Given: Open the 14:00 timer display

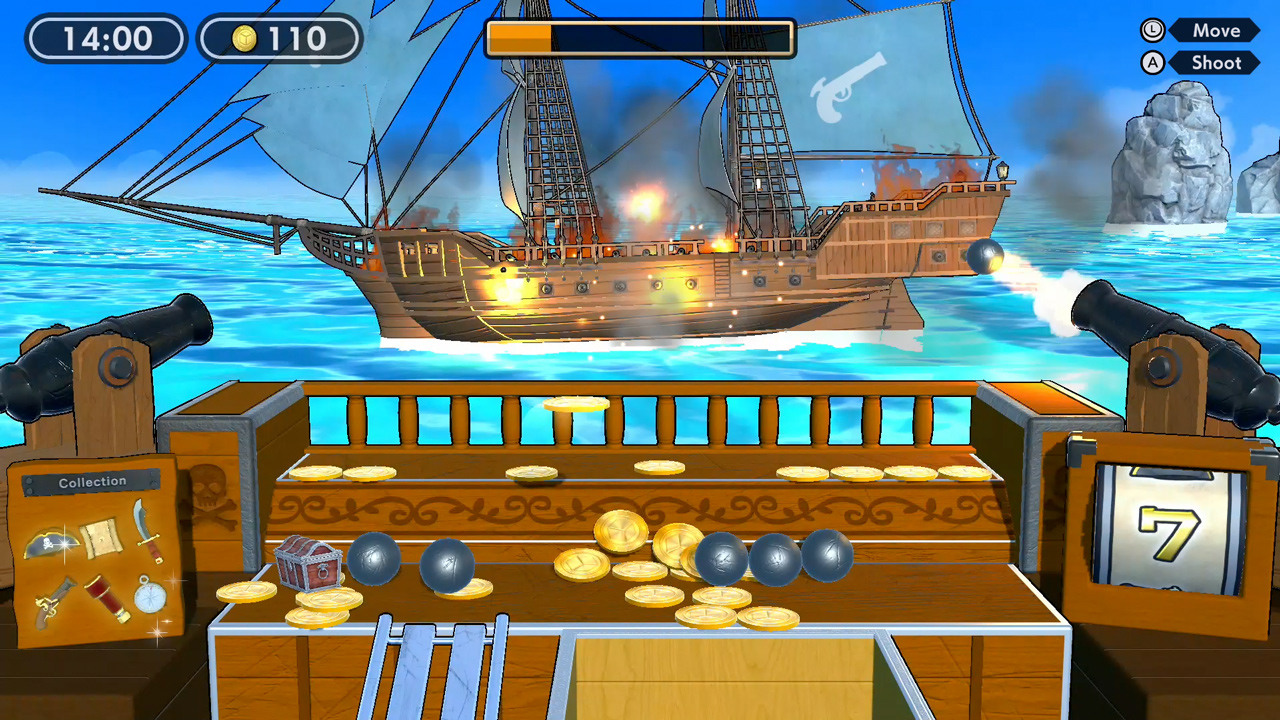Looking at the screenshot, I should tap(106, 38).
